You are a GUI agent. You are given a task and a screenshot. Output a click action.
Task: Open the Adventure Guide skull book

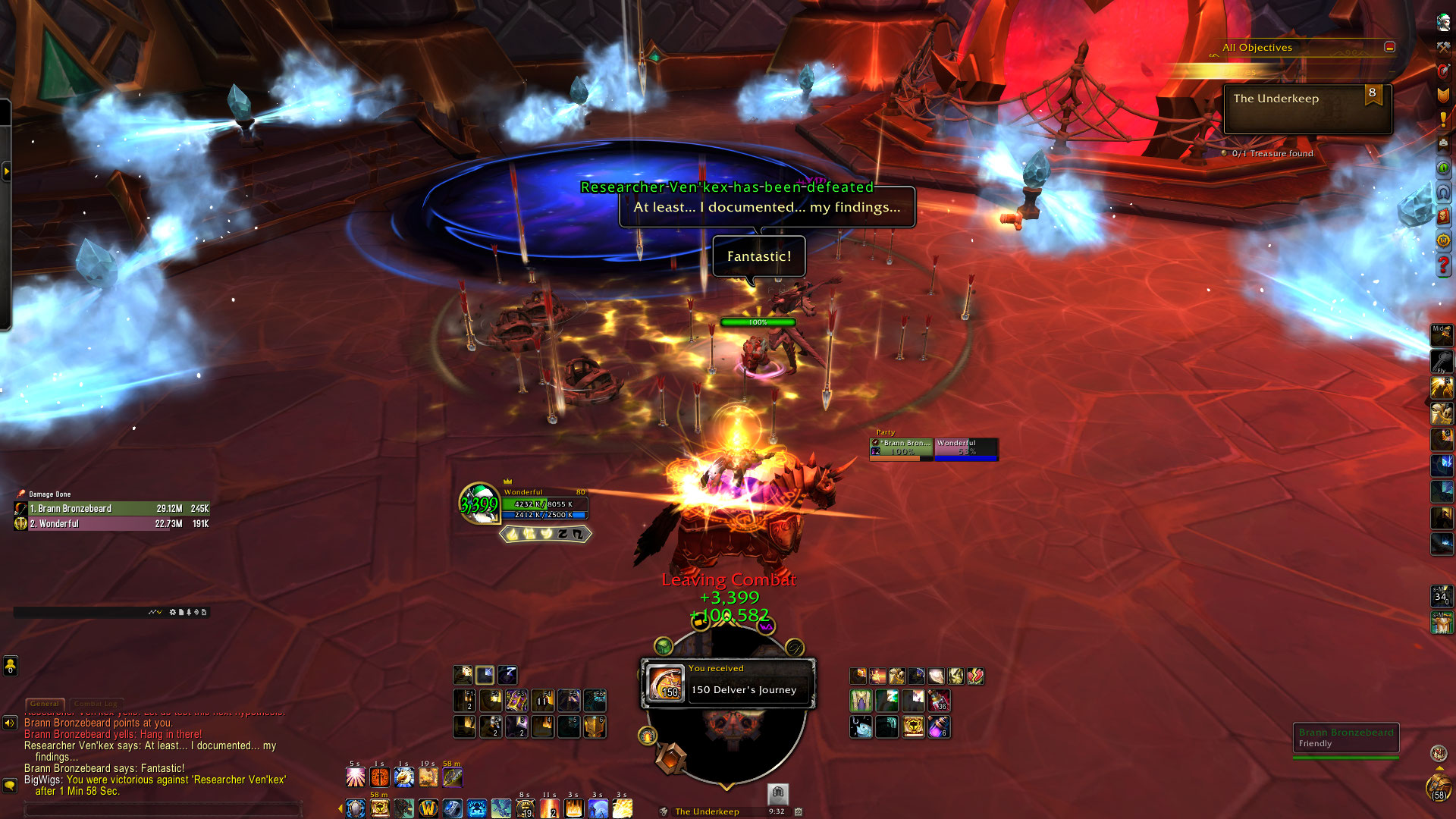[x=1443, y=216]
